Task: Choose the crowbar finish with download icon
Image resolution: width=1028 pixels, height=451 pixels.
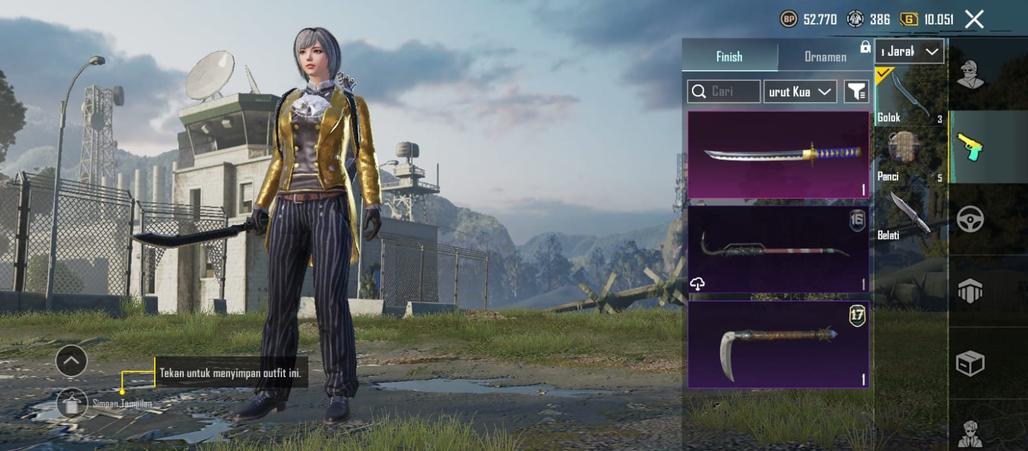Action: click(x=778, y=249)
